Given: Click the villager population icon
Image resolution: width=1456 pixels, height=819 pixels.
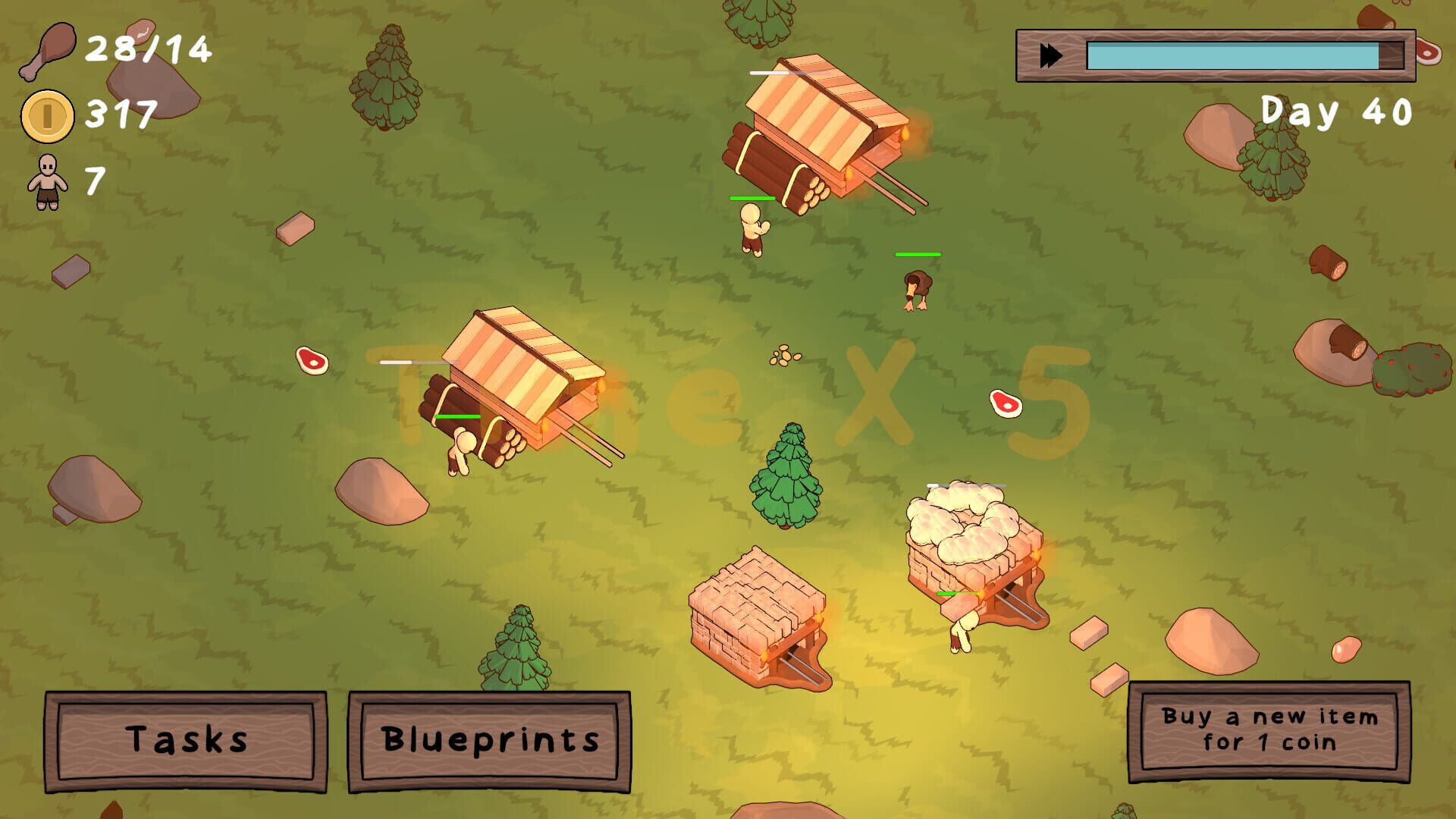Looking at the screenshot, I should tap(47, 182).
